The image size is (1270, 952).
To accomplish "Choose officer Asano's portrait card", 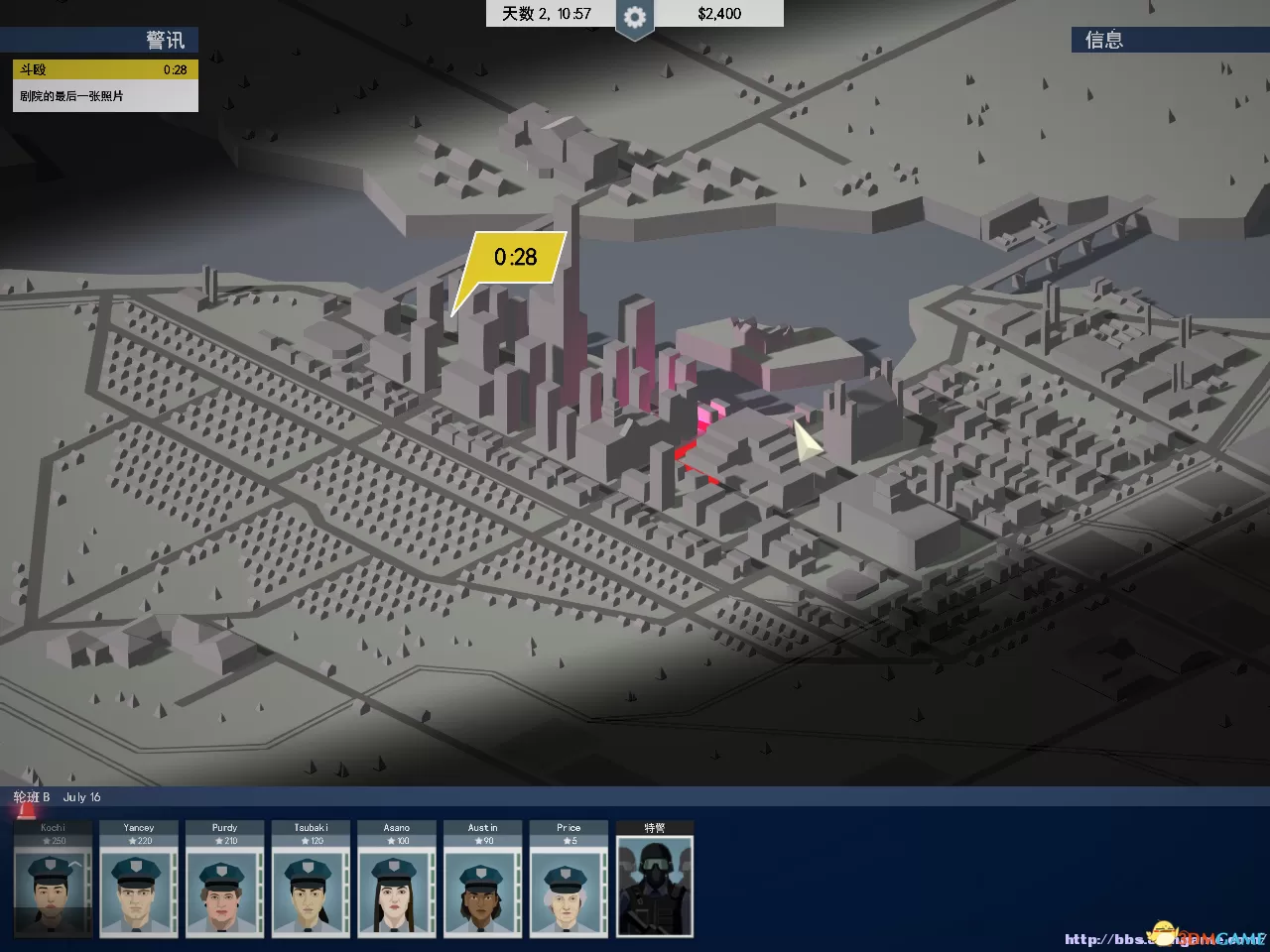I will (397, 880).
